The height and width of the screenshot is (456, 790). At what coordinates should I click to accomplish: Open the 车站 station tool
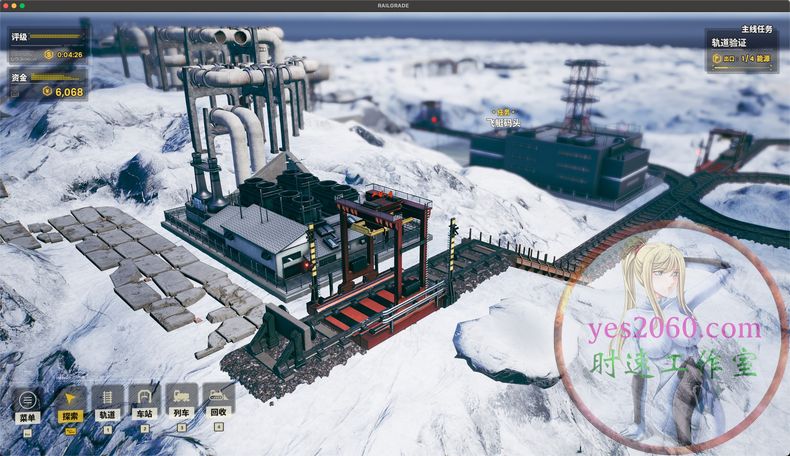[144, 400]
